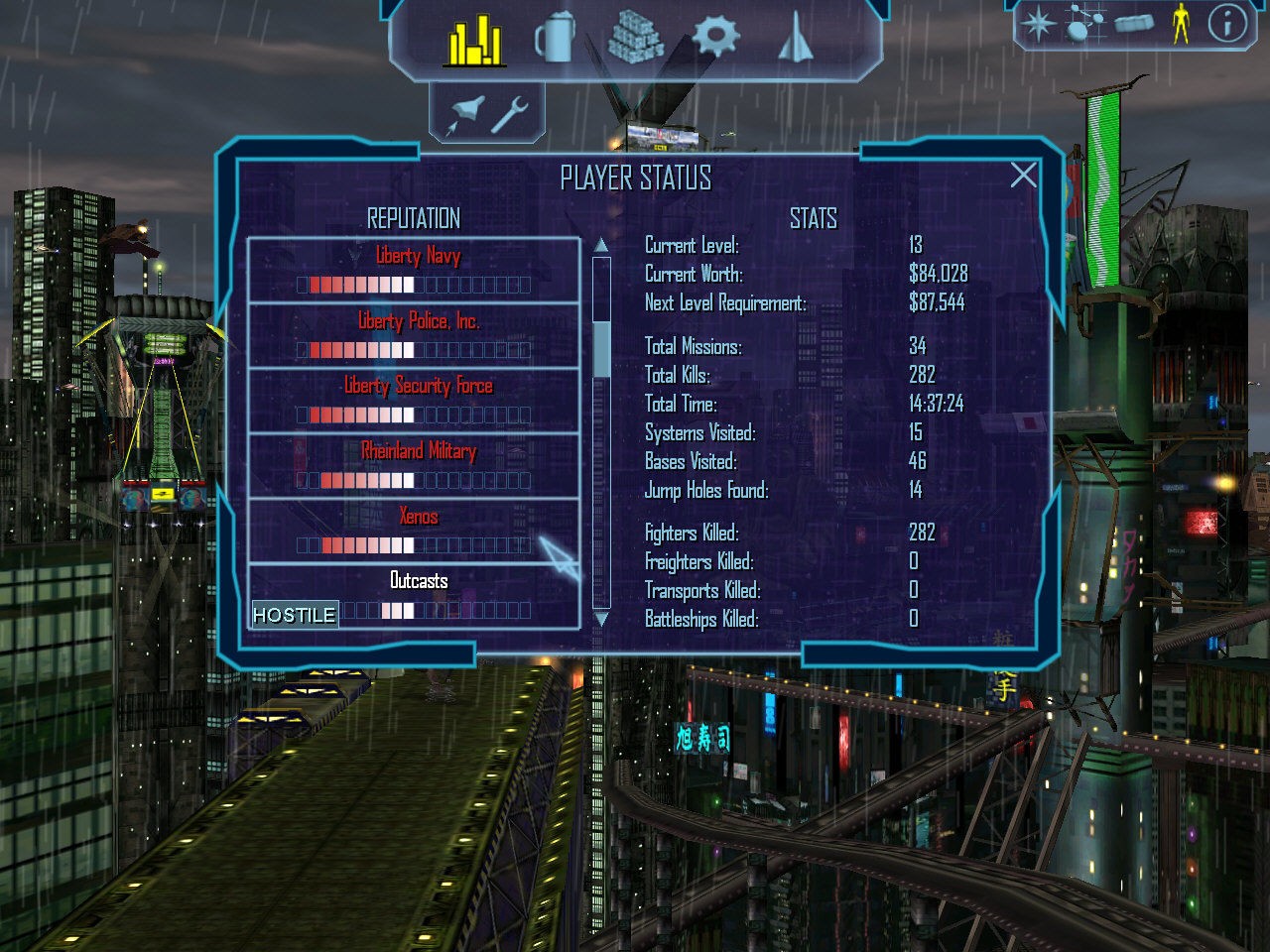
Task: Select the Rheinland Military reputation row
Action: (x=413, y=466)
